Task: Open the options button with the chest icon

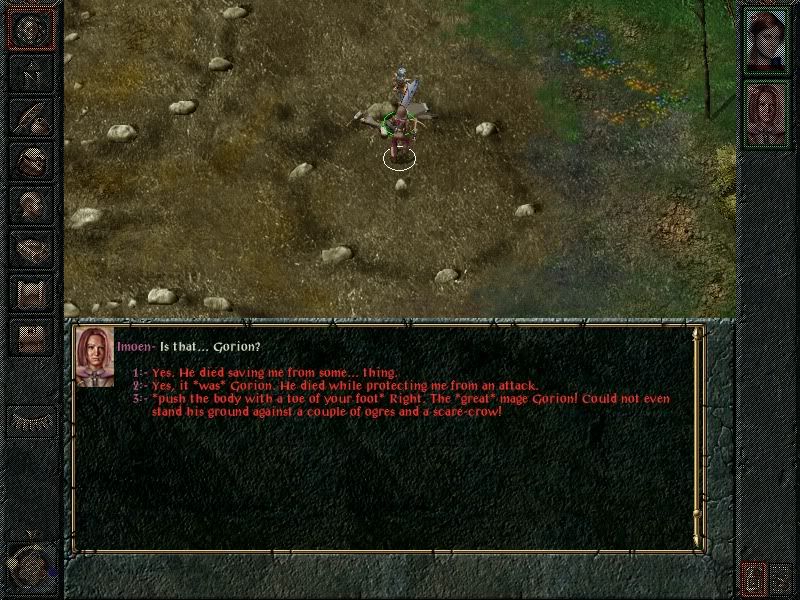Action: [31, 338]
